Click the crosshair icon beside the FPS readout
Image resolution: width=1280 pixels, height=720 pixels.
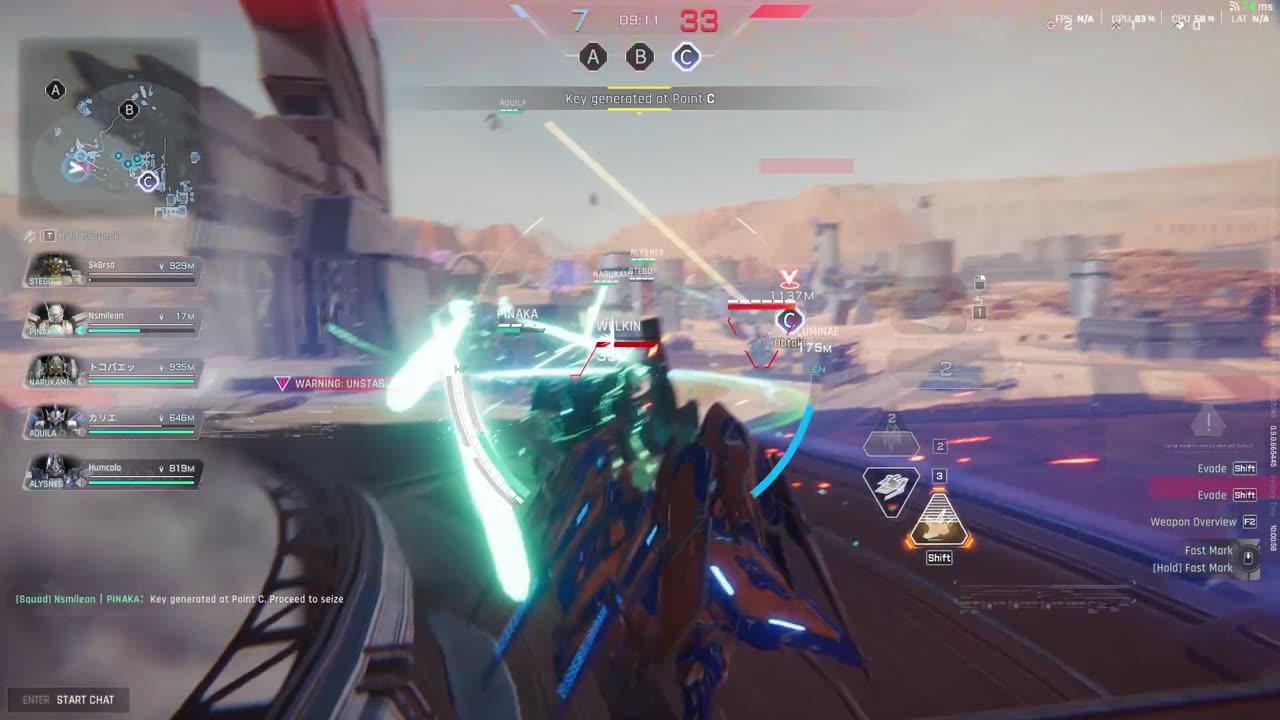1051,24
